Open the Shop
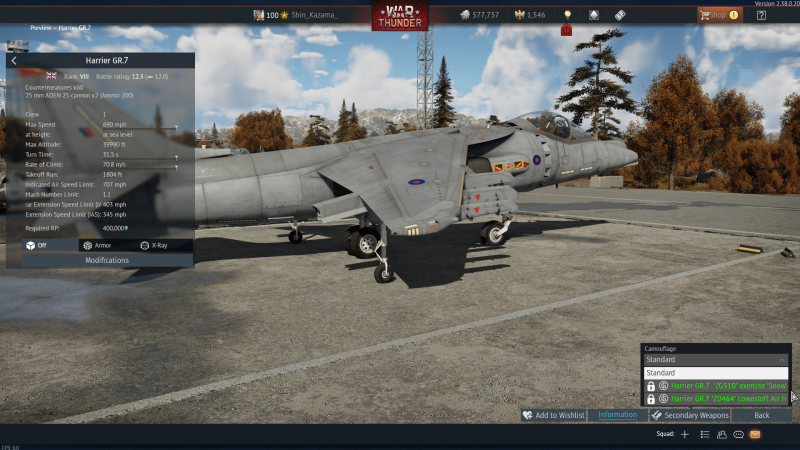800x450 pixels. [720, 15]
